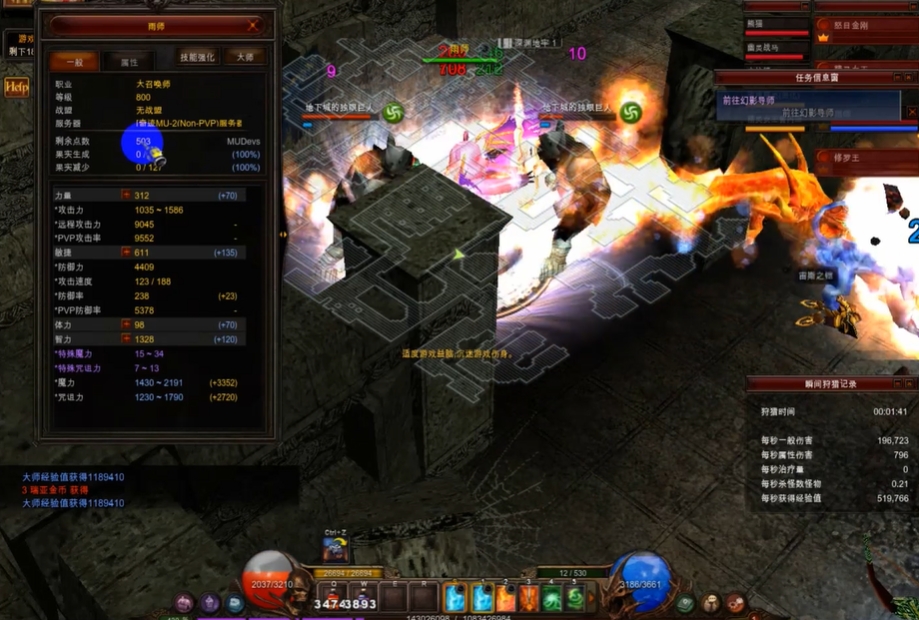Expand the skill bar arrow
Image resolution: width=919 pixels, height=620 pixels.
[593, 598]
